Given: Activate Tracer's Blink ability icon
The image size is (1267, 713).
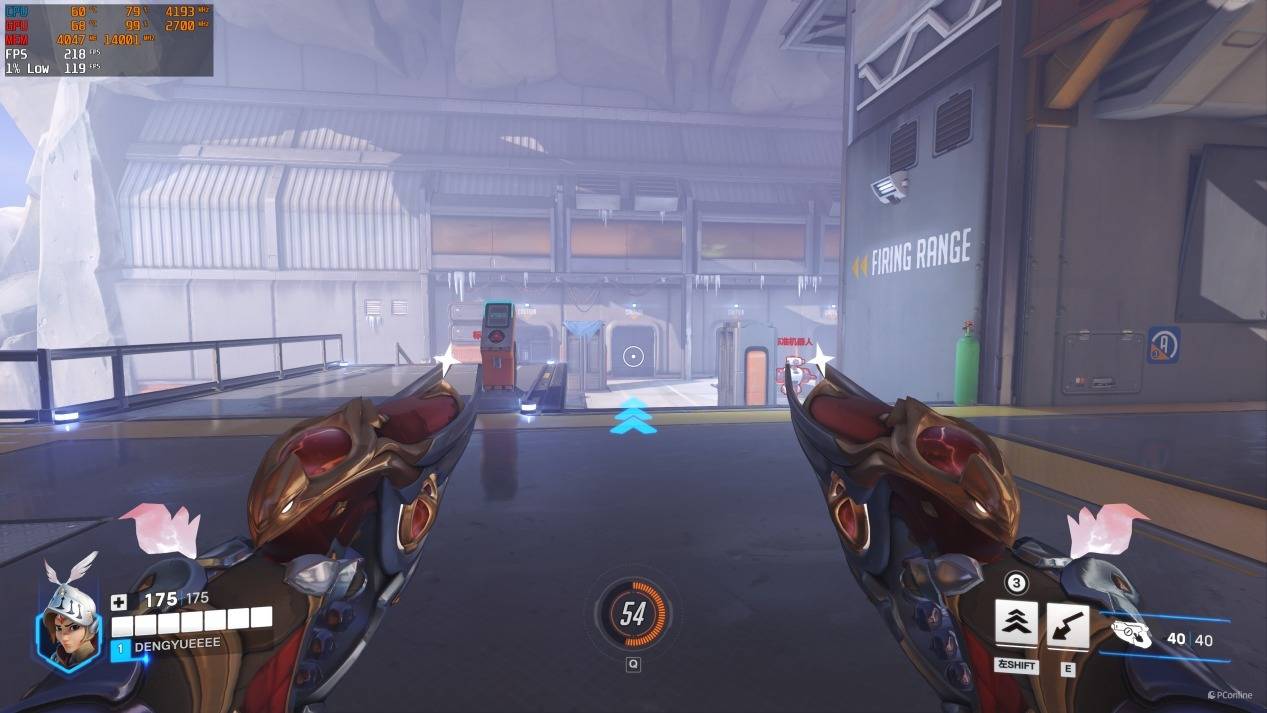Looking at the screenshot, I should 1016,624.
